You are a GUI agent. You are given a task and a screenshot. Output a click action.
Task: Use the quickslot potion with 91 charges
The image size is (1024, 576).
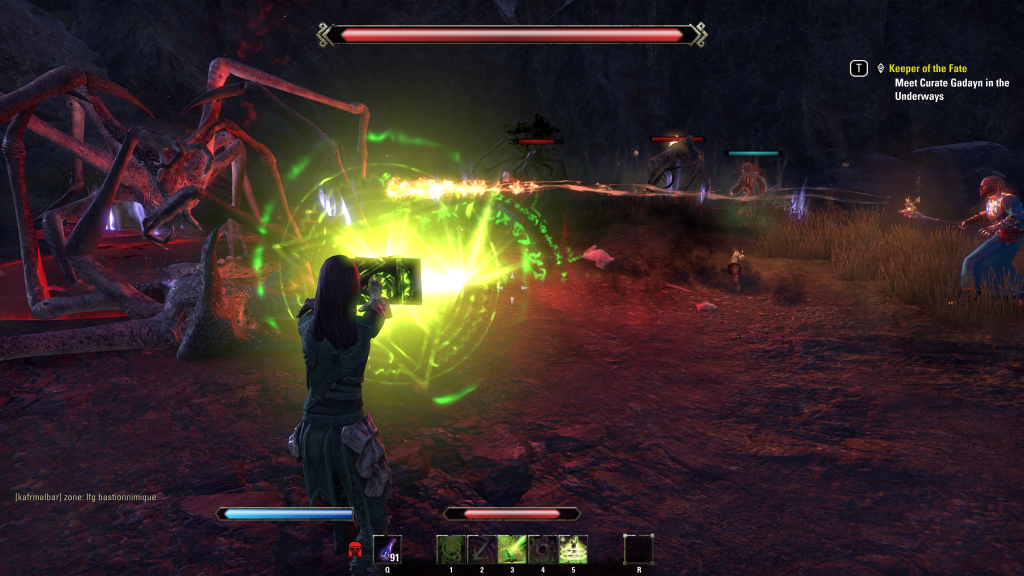tap(387, 549)
